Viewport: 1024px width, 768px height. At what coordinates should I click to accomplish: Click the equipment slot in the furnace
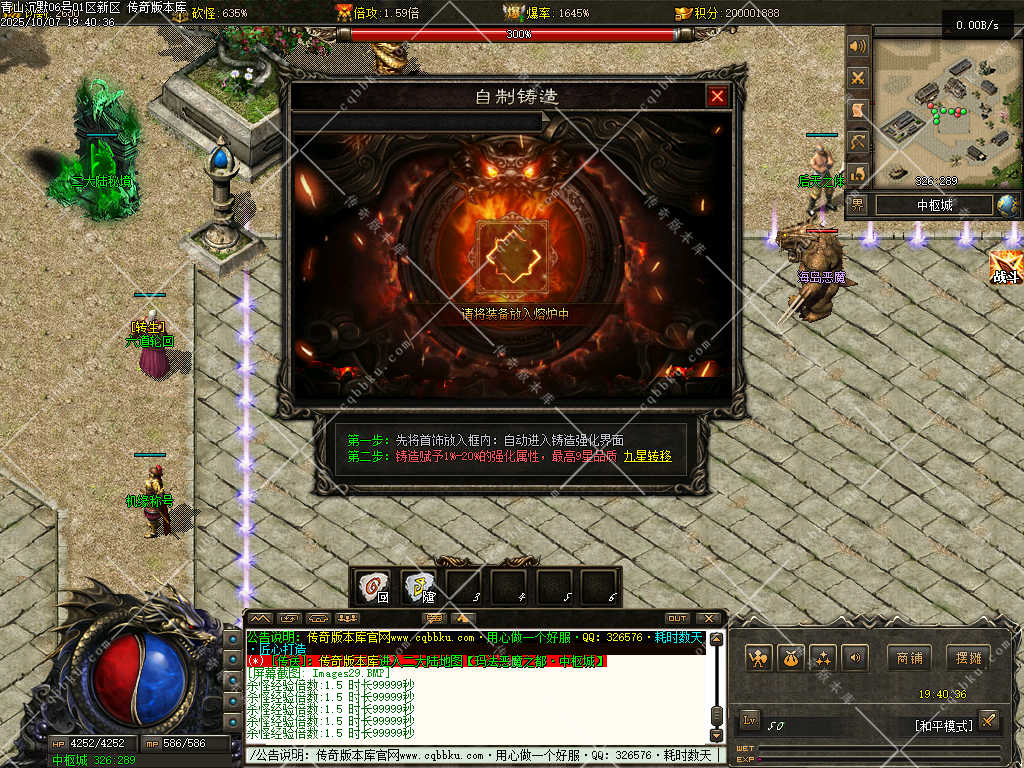(x=513, y=257)
